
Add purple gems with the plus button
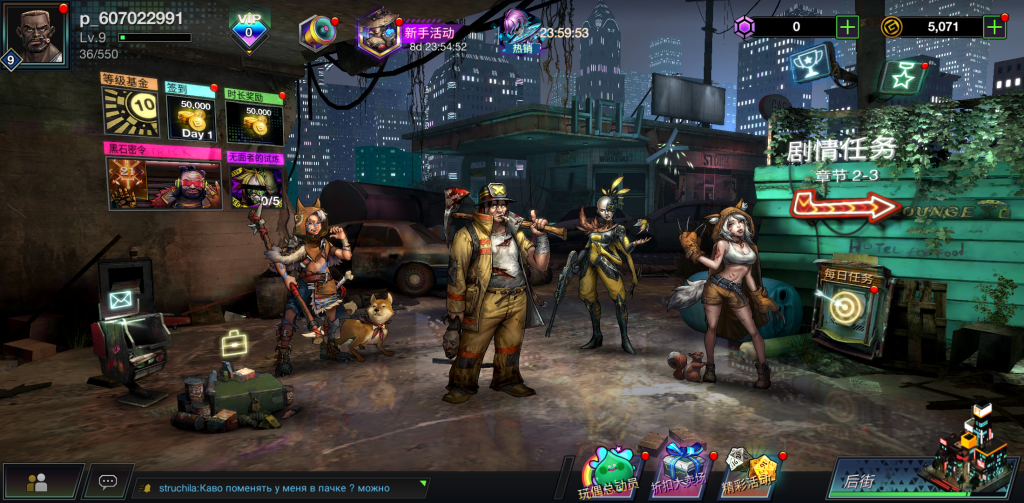click(x=848, y=27)
